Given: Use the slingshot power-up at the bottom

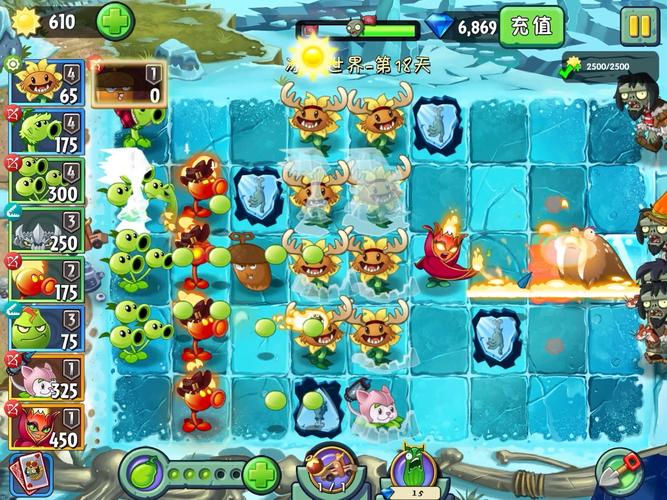Looking at the screenshot, I should [x=335, y=471].
